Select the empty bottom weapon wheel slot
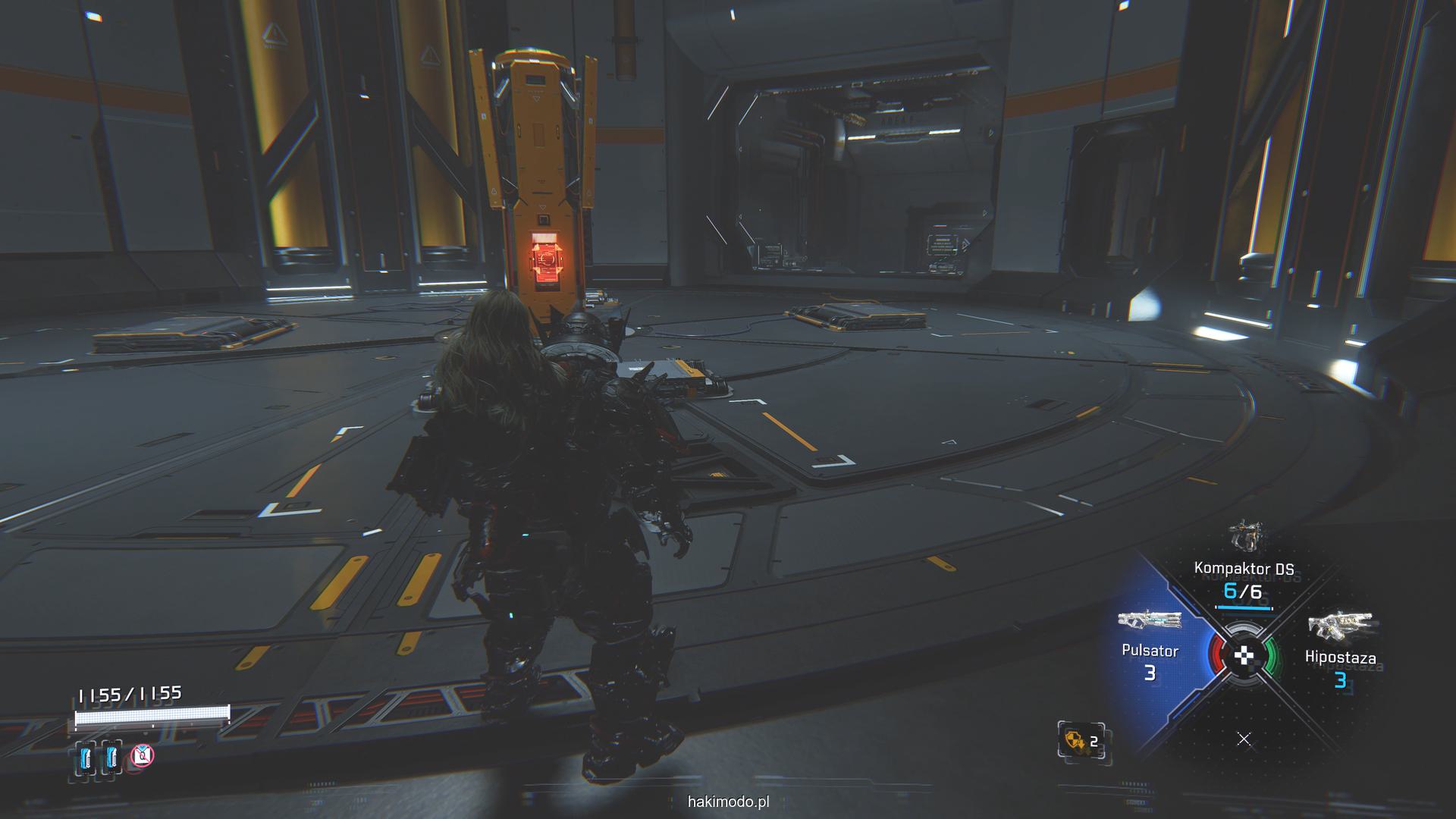Screen dimensions: 1456x819 click(1244, 739)
